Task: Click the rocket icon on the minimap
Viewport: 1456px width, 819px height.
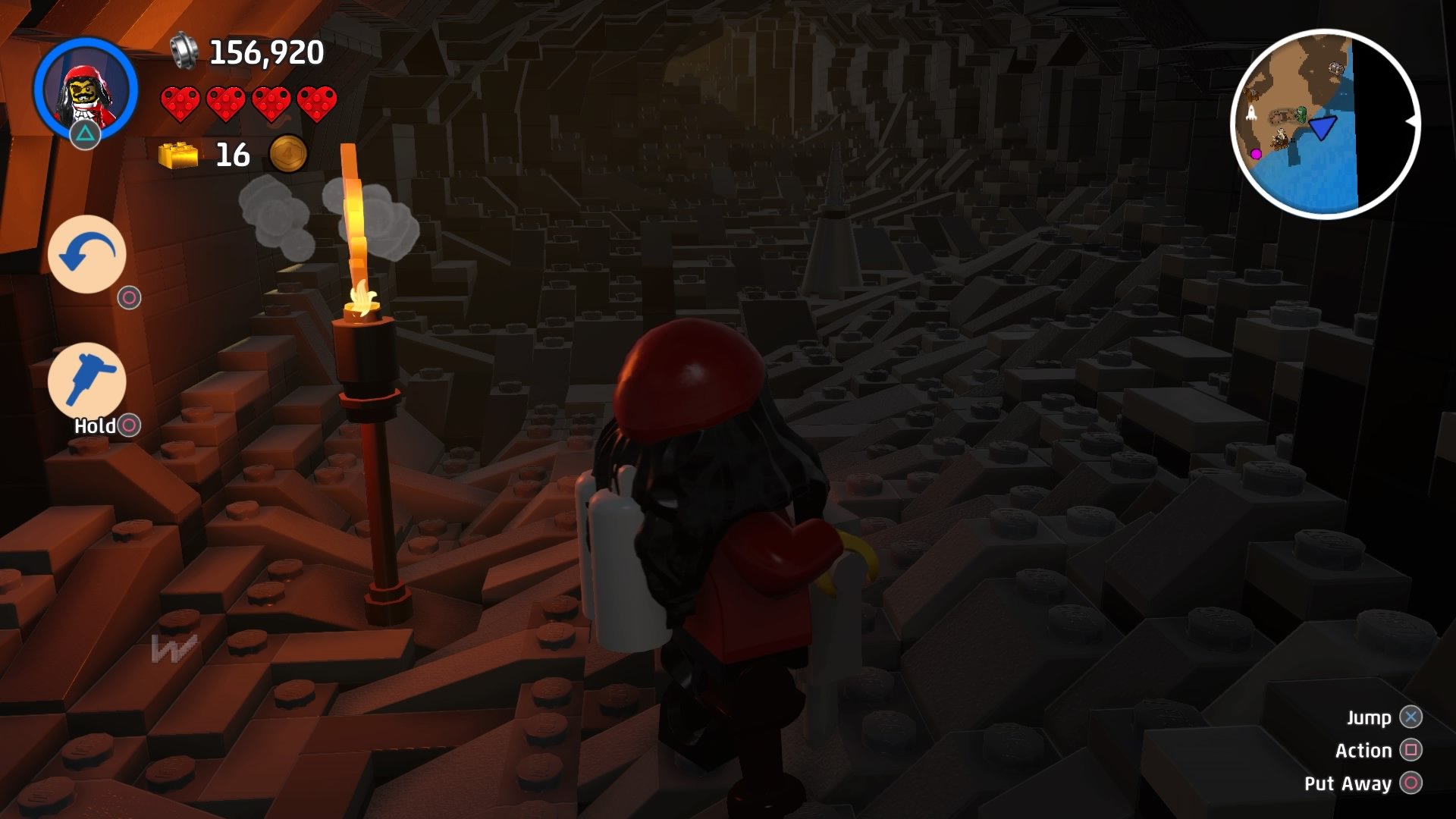Action: [1251, 113]
